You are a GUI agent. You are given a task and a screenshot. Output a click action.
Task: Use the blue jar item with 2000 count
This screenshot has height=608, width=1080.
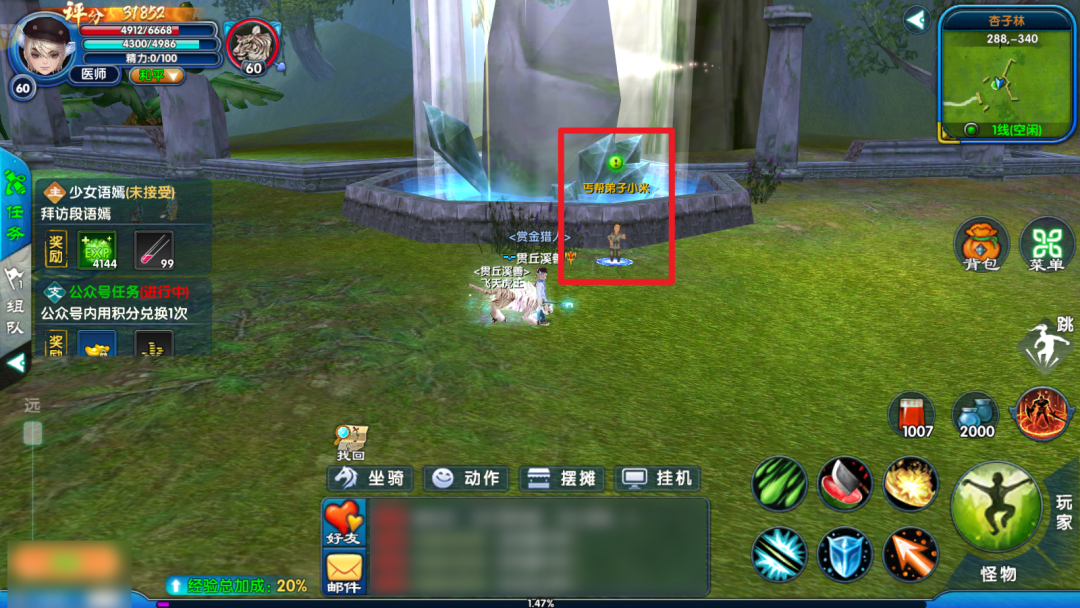click(x=976, y=412)
